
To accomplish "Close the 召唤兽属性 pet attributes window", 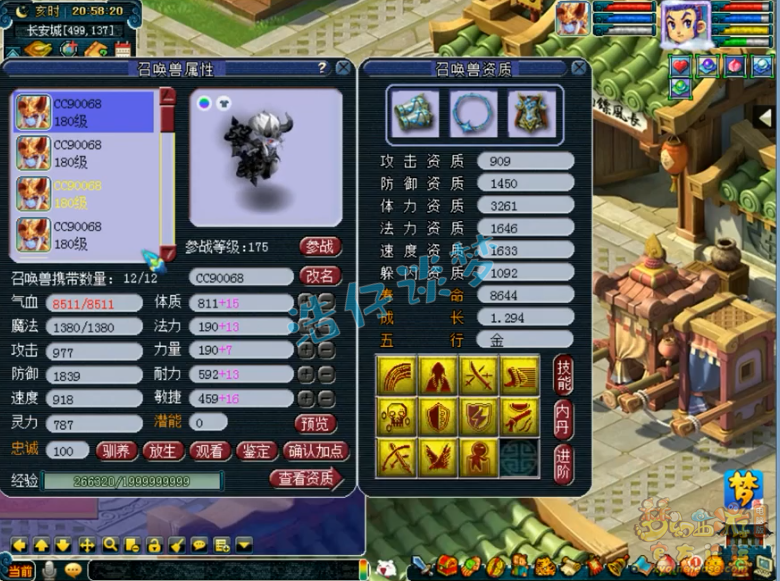I will 343,68.
